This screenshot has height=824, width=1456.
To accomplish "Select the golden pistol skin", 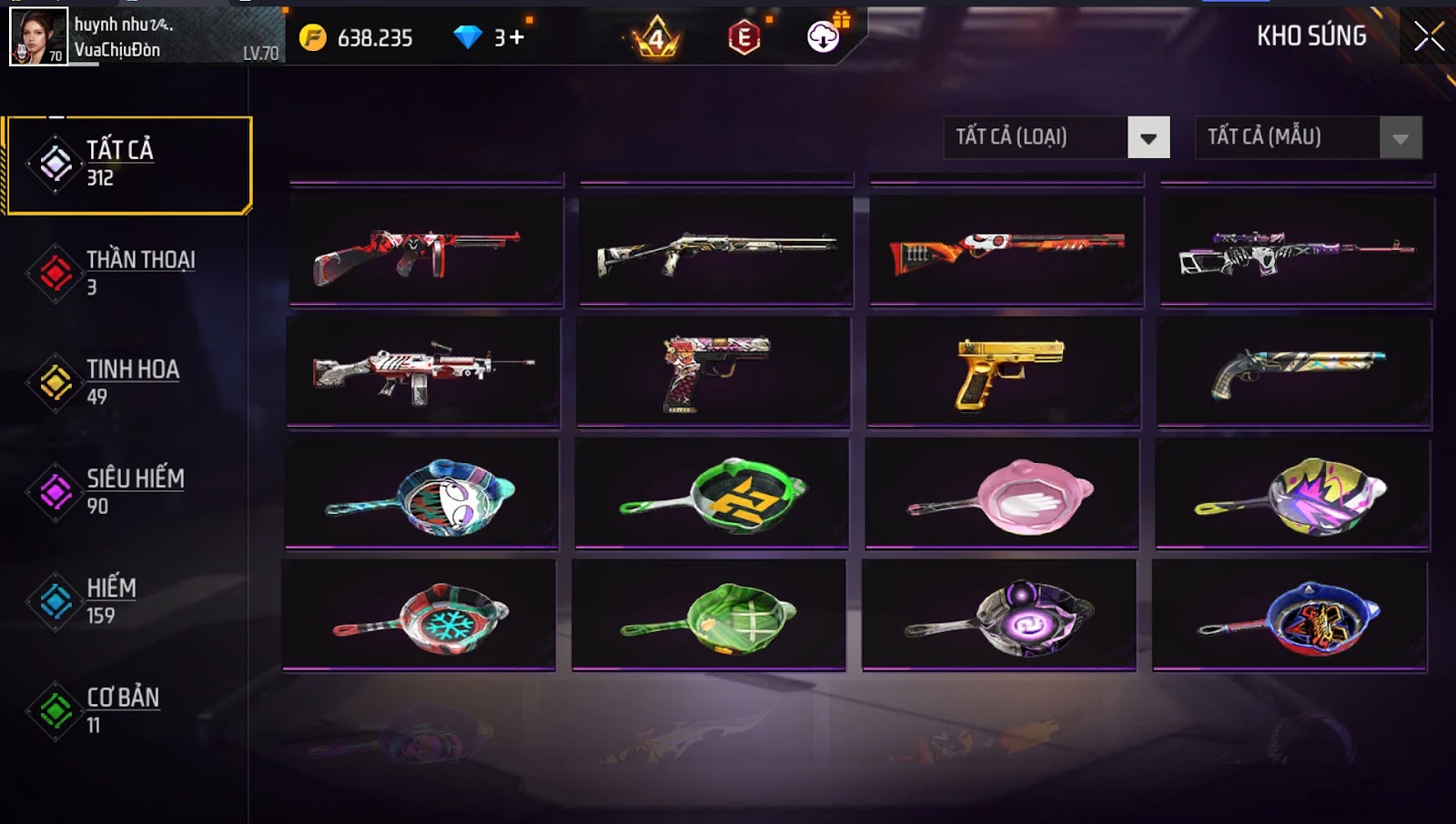I will (x=1004, y=372).
